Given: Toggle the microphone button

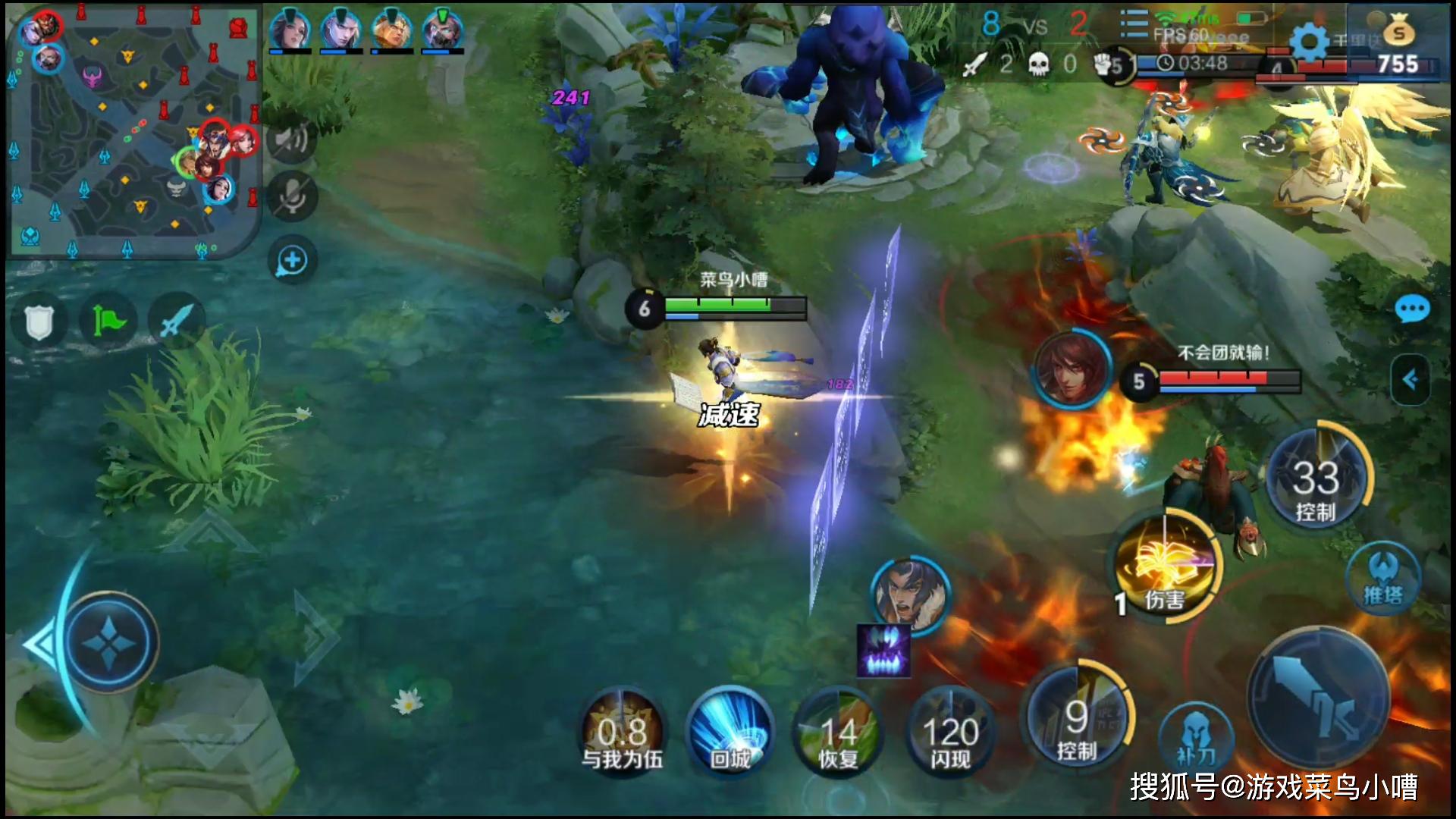Looking at the screenshot, I should click(292, 196).
